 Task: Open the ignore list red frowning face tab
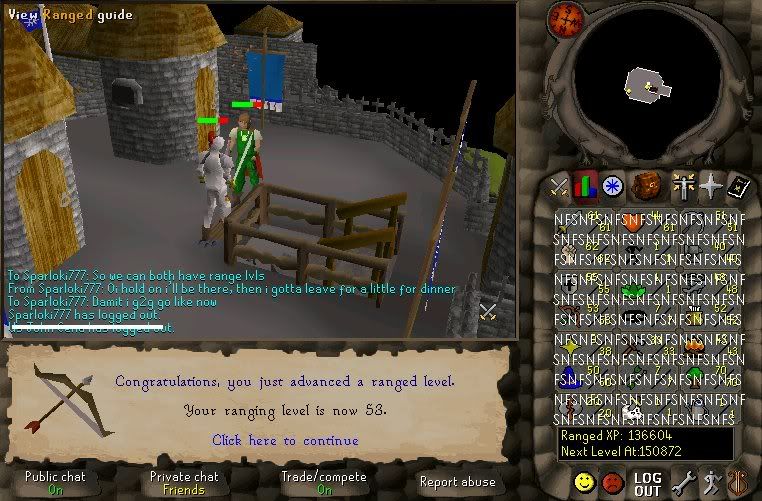(x=613, y=483)
